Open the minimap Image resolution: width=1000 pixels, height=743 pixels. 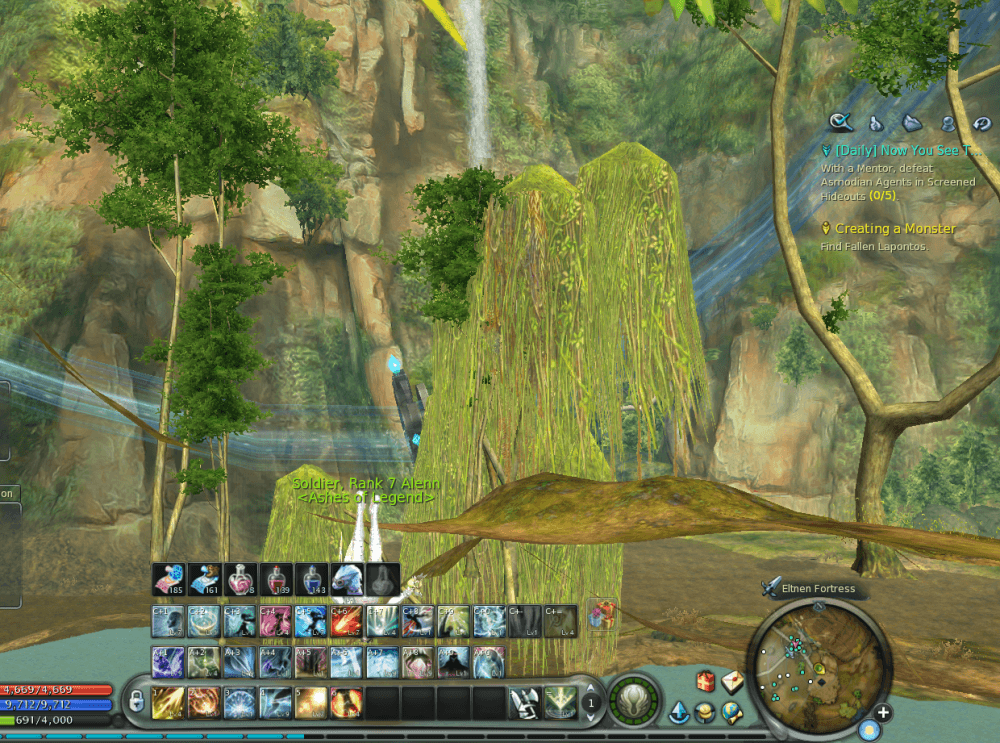click(x=817, y=659)
